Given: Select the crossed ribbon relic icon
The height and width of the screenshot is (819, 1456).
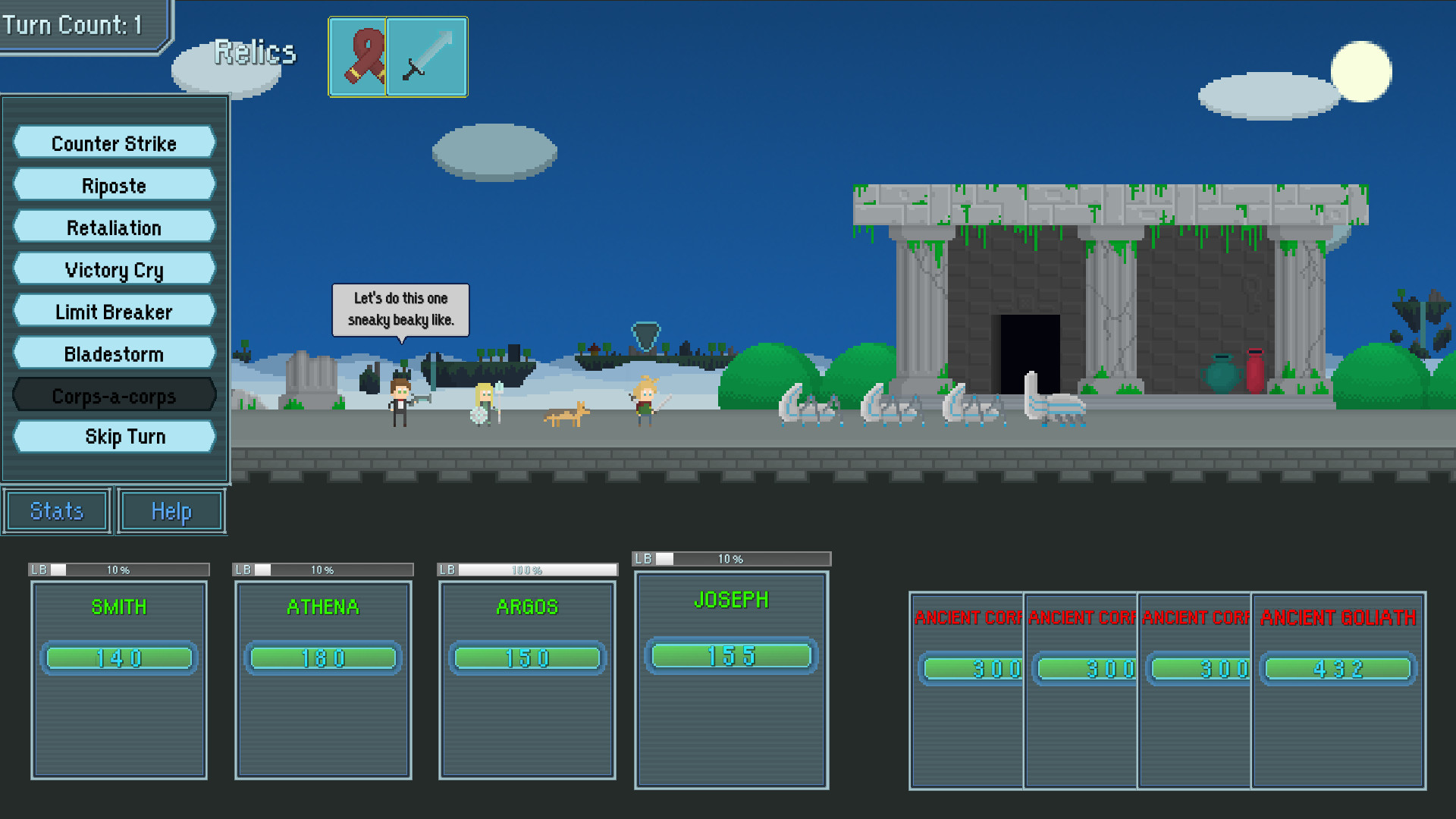Looking at the screenshot, I should (x=359, y=57).
